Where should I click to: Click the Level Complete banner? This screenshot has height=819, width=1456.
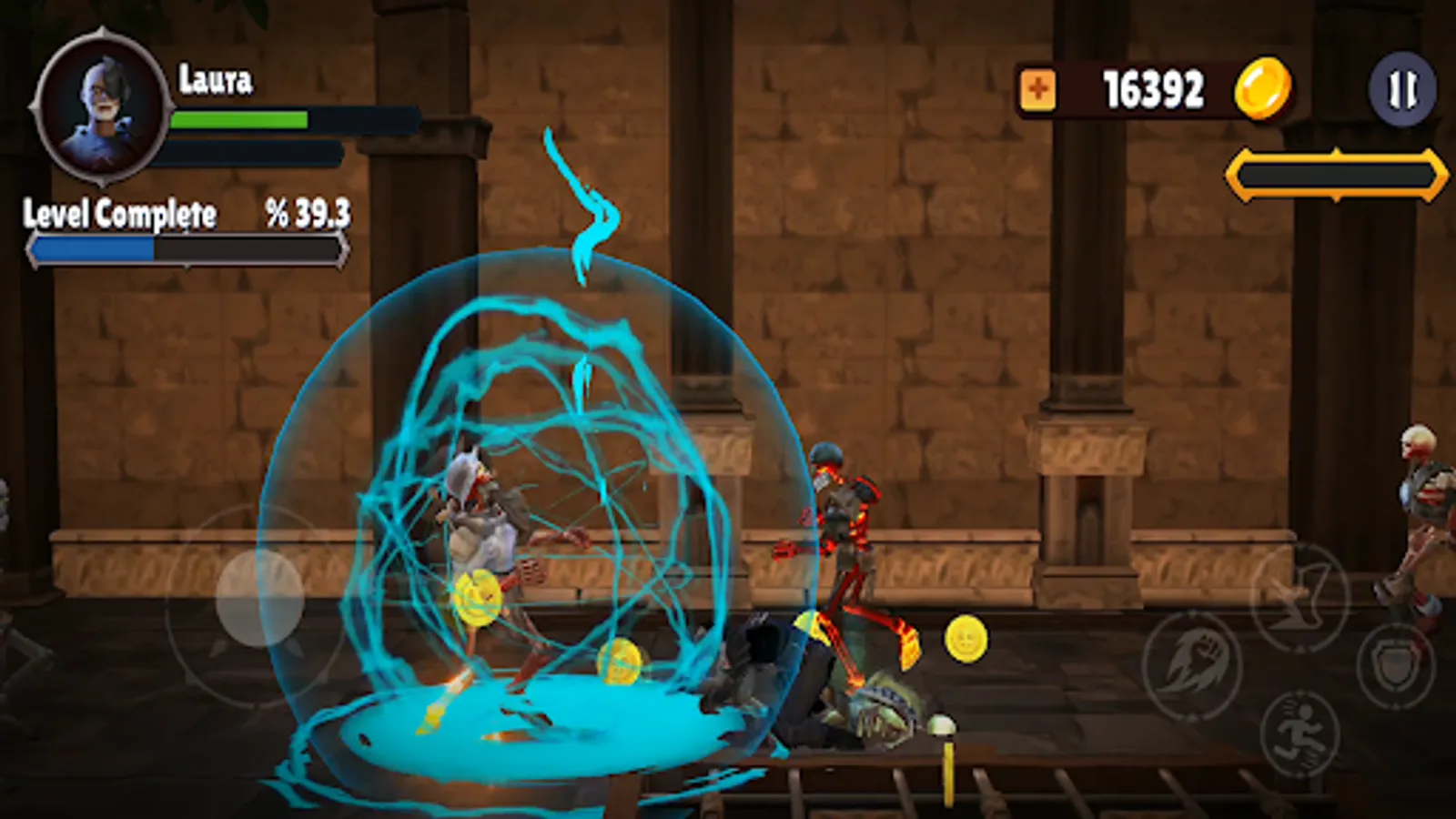[119, 216]
